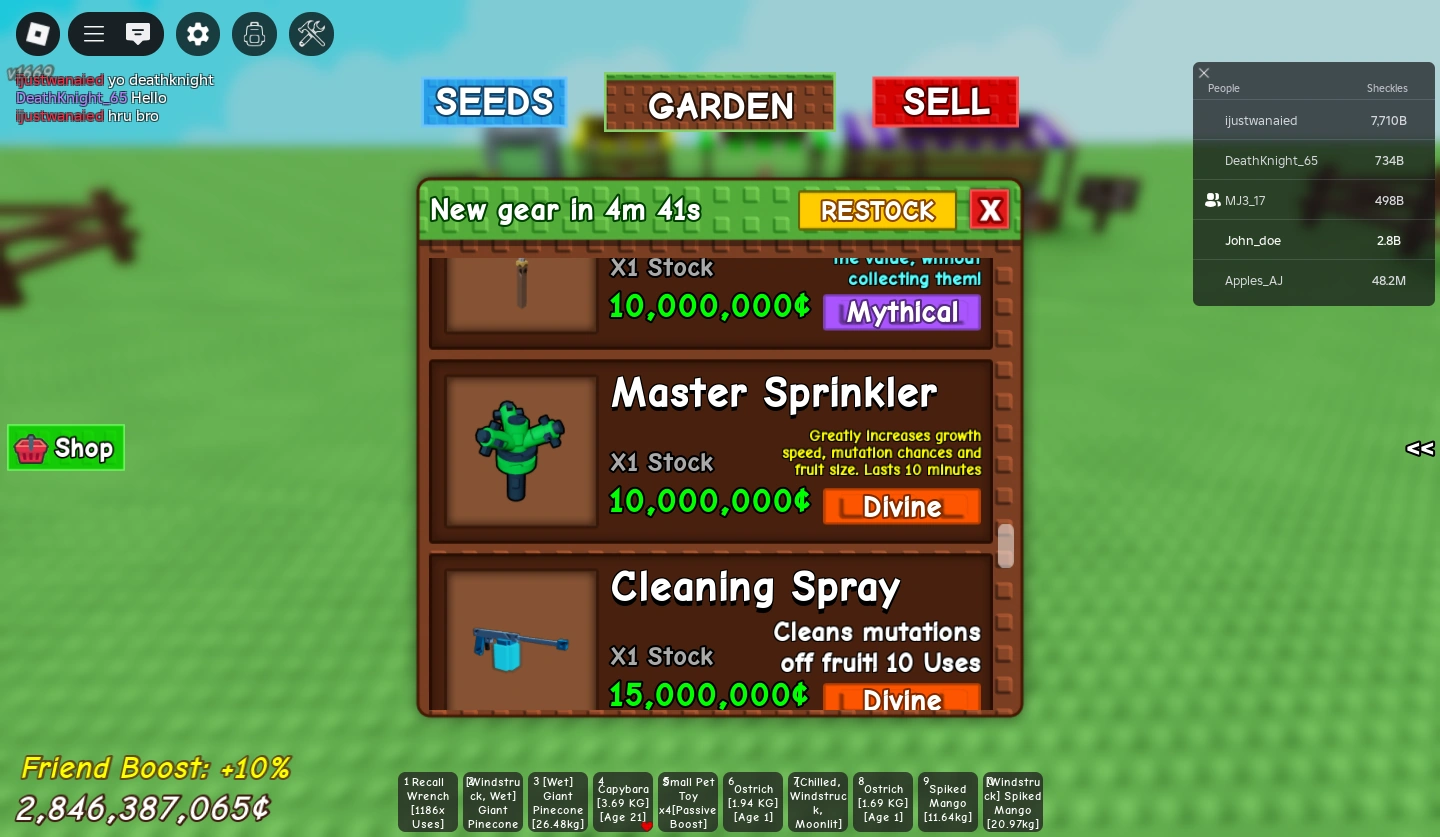This screenshot has width=1440, height=837.
Task: Select the Recall Wrench hotbar slot
Action: tap(427, 801)
